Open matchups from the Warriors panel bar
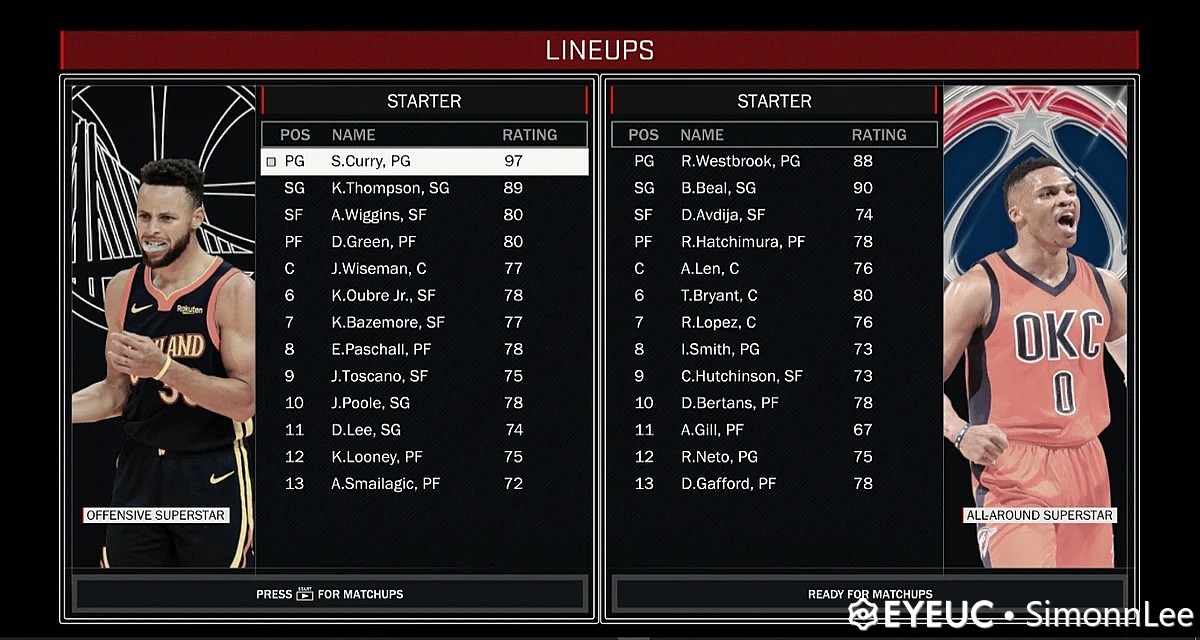Screen dimensions: 1200x640 coord(330,594)
